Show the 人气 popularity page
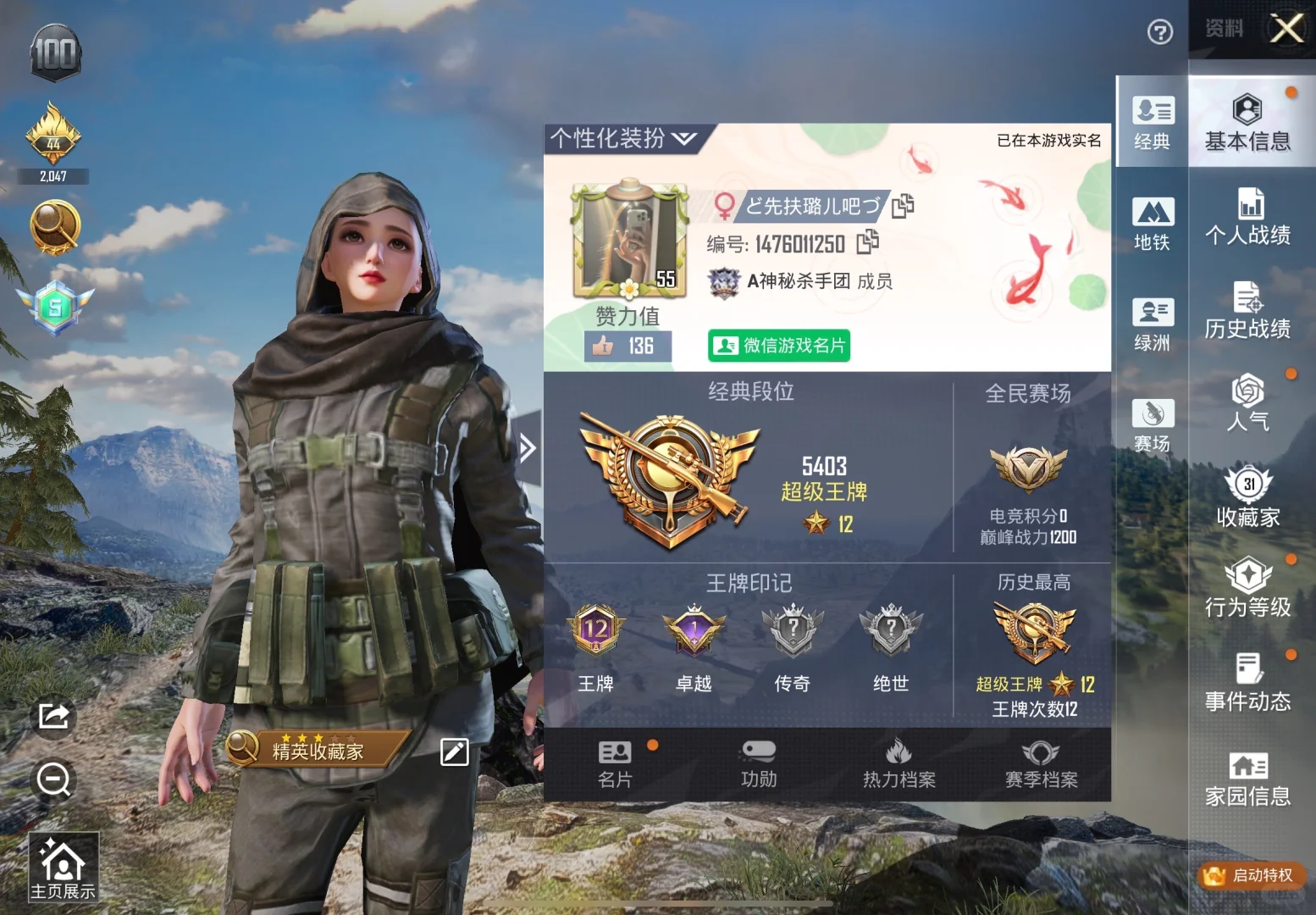 click(x=1247, y=403)
